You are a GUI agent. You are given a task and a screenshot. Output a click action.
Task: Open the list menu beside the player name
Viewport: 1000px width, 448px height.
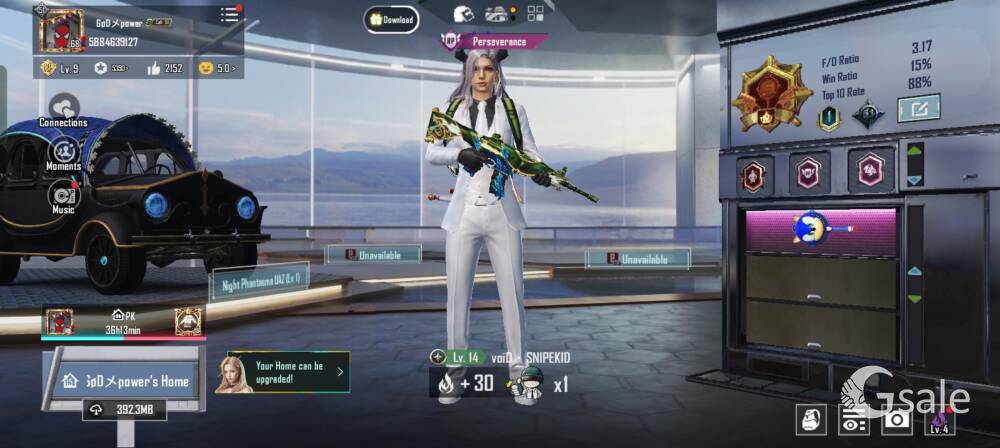pos(230,14)
